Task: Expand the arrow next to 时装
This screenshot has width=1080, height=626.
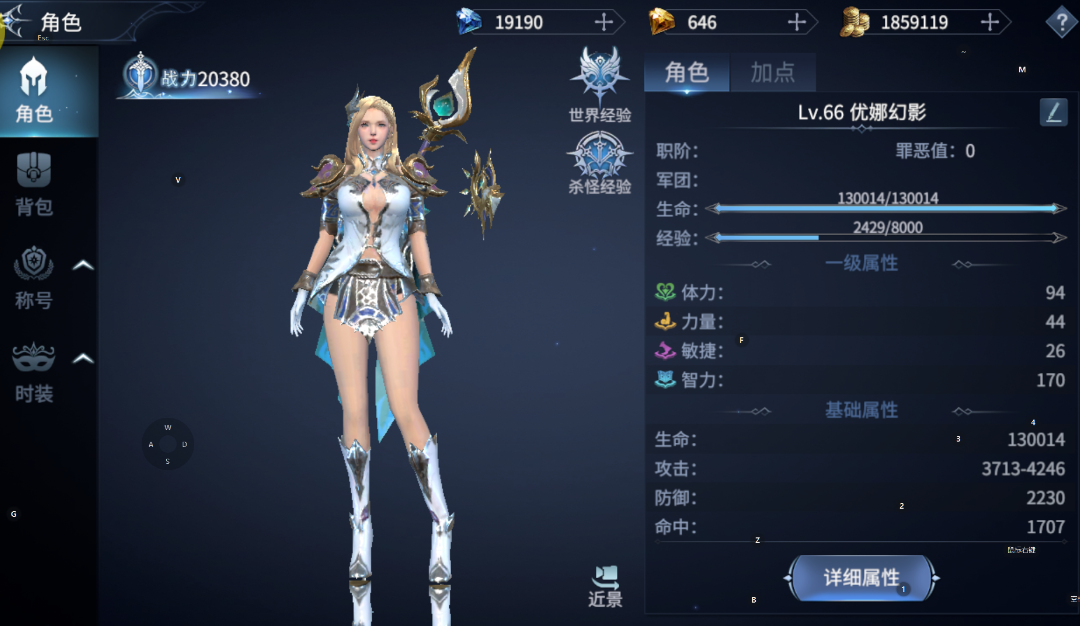Action: click(x=84, y=358)
